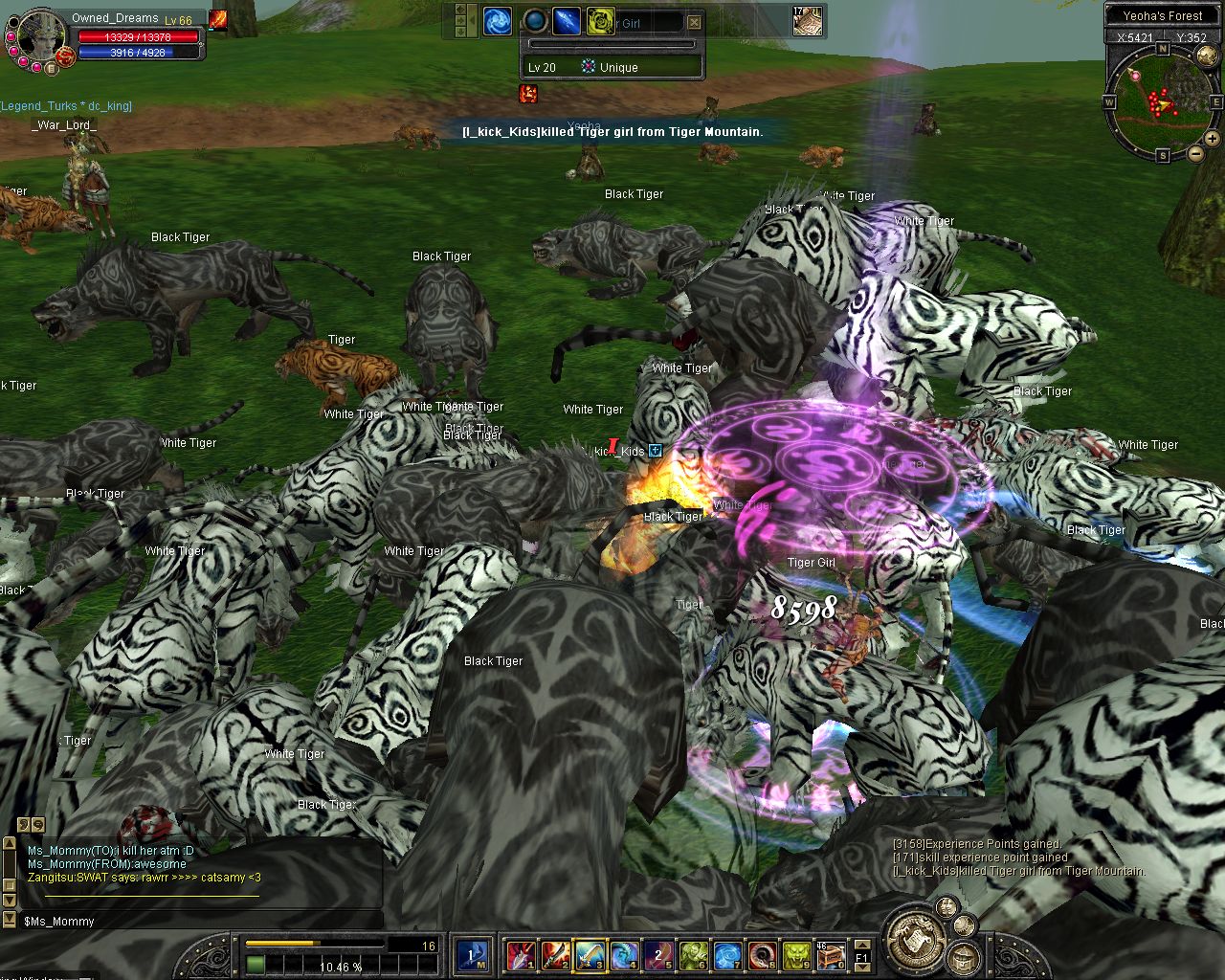
Task: Click the chat input field showing $Ms_Mommy
Action: (x=191, y=922)
